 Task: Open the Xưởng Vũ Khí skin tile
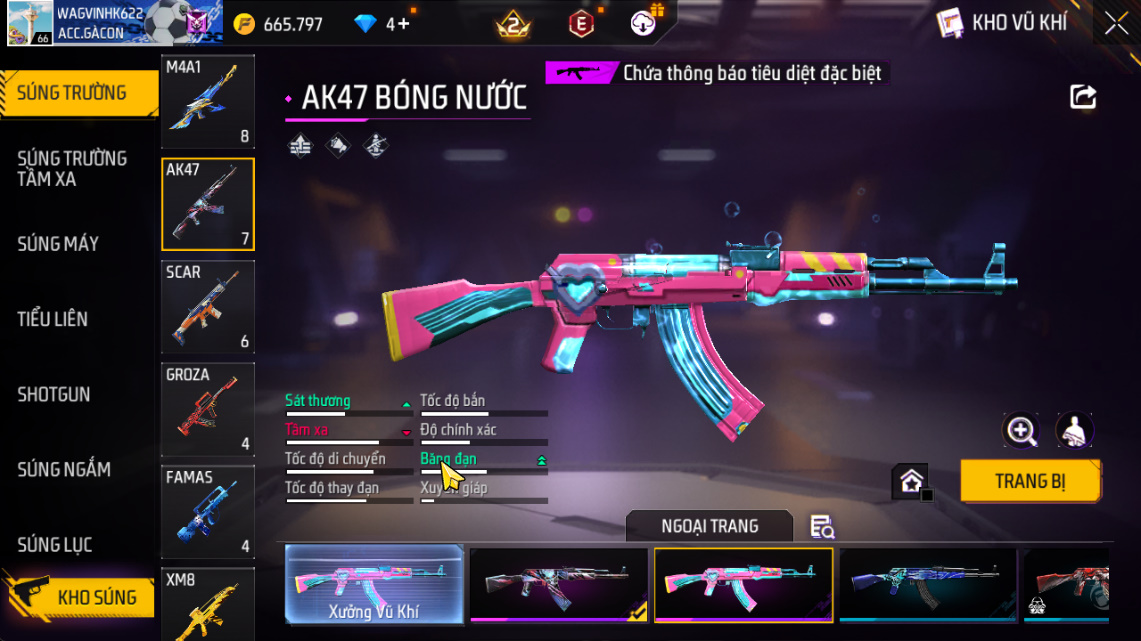tap(374, 584)
